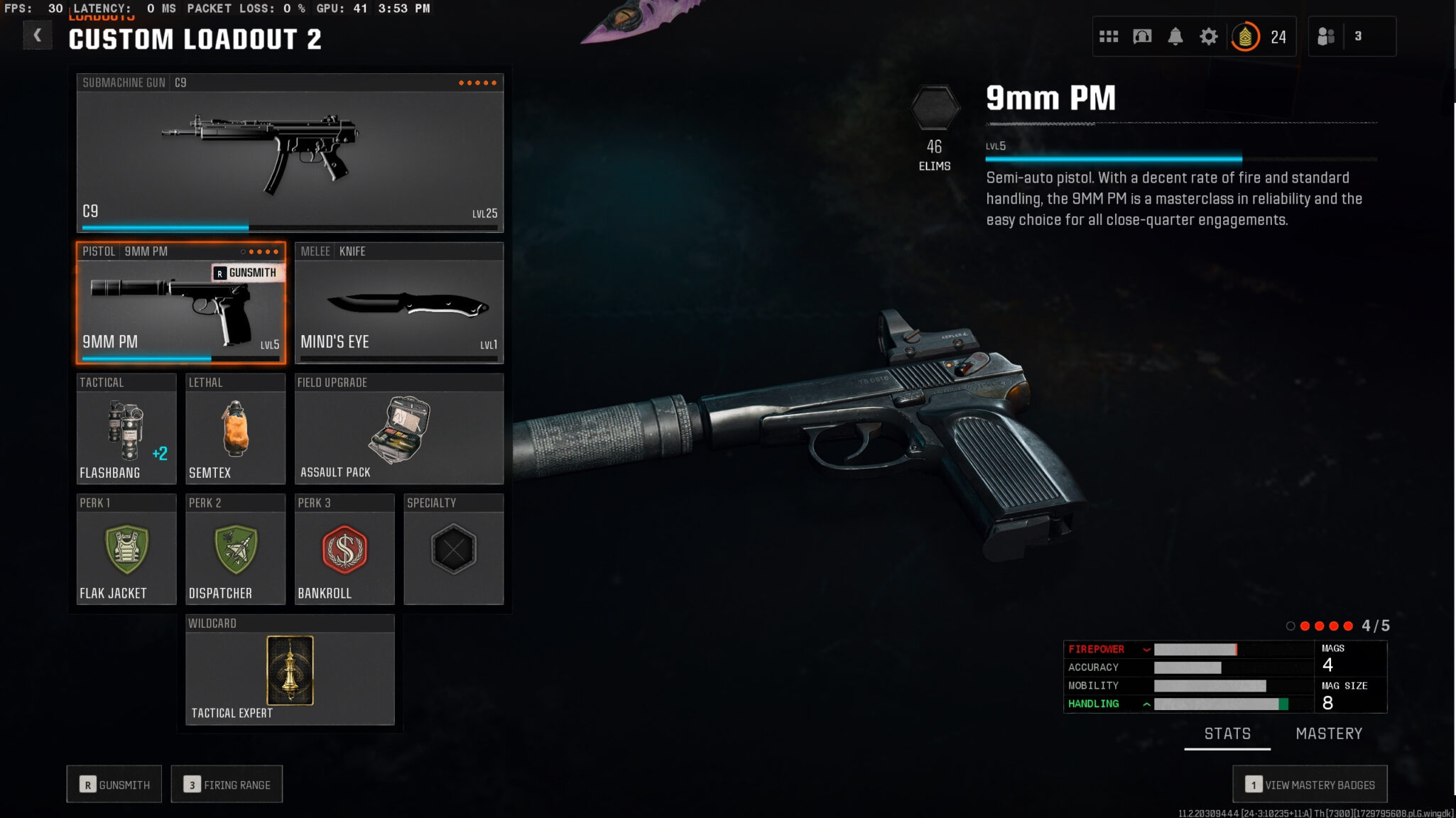Select the Bankroll perk slot
Screen dimensions: 1456x818
coord(344,550)
